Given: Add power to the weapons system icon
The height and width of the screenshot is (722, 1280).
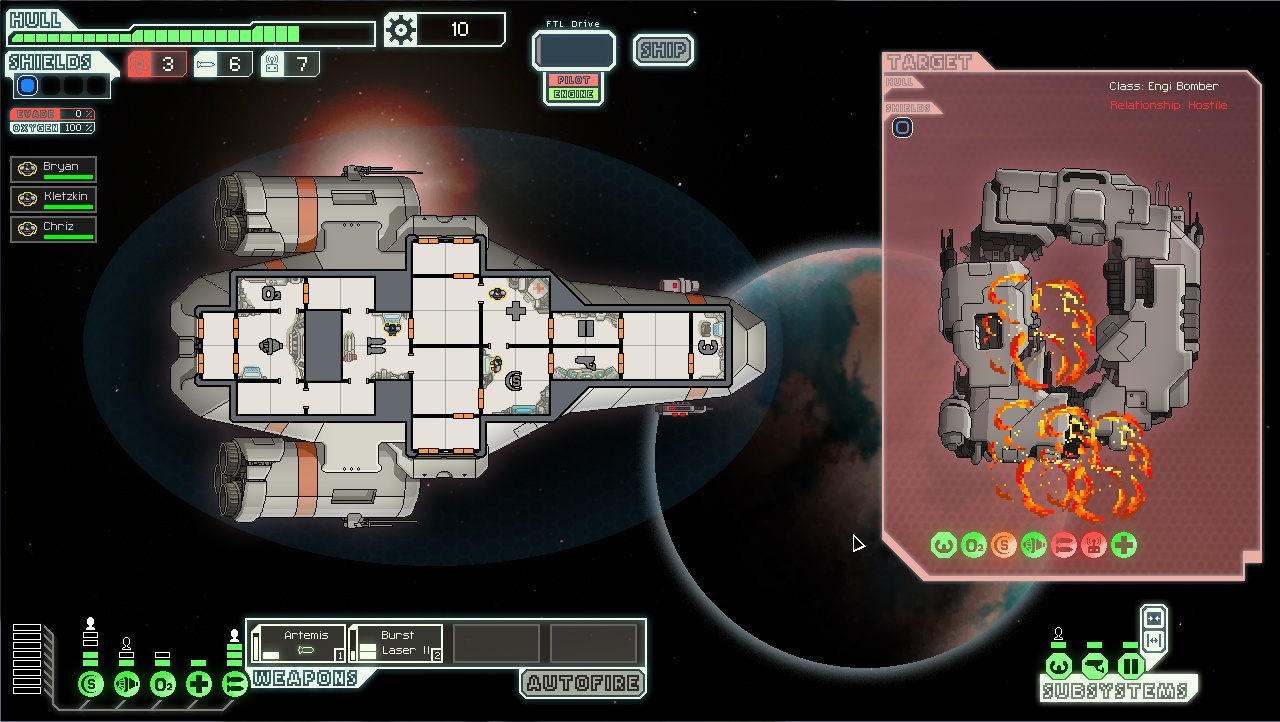Looking at the screenshot, I should tap(234, 684).
